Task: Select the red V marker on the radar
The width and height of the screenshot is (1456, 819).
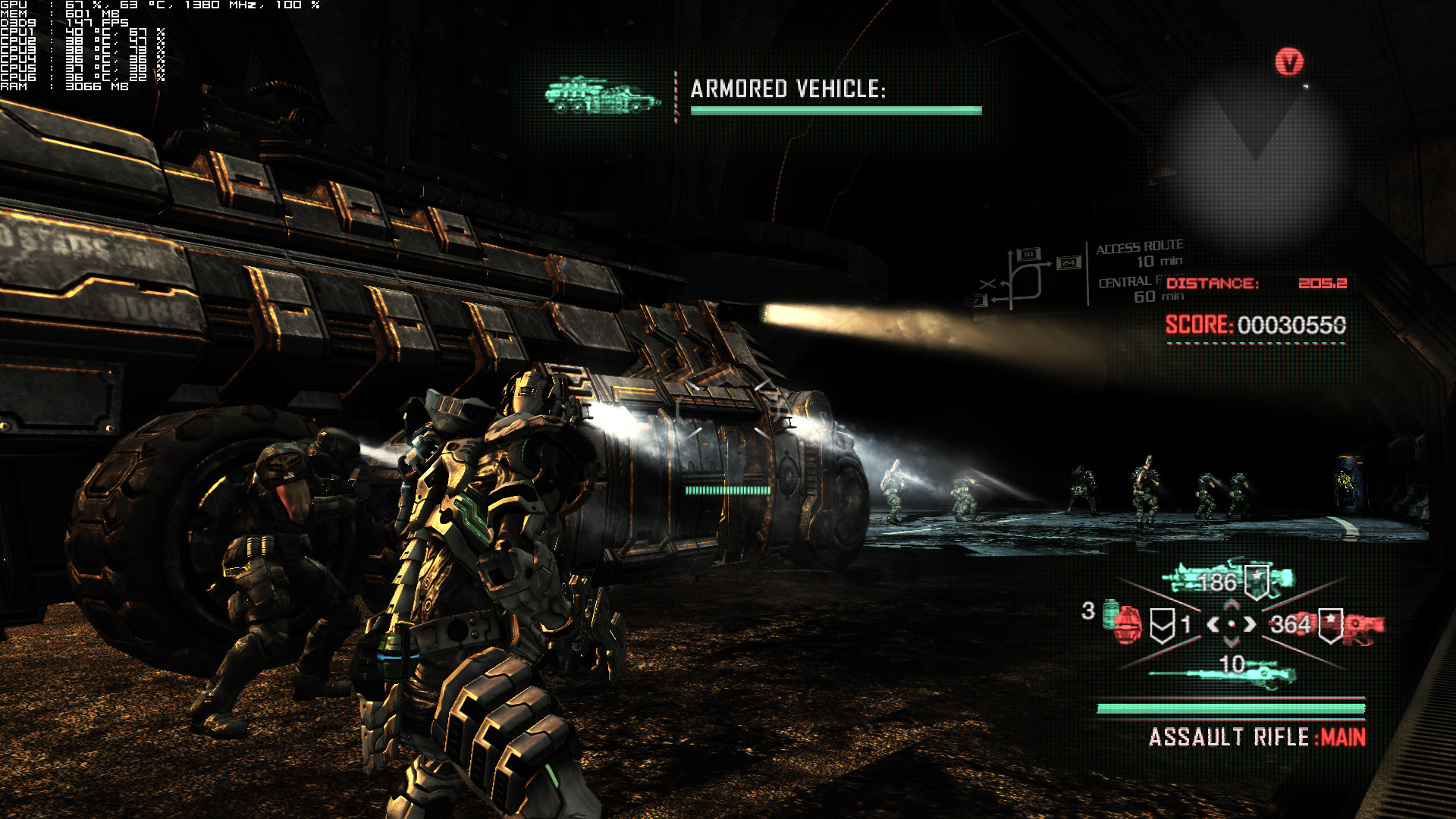Action: point(1288,62)
